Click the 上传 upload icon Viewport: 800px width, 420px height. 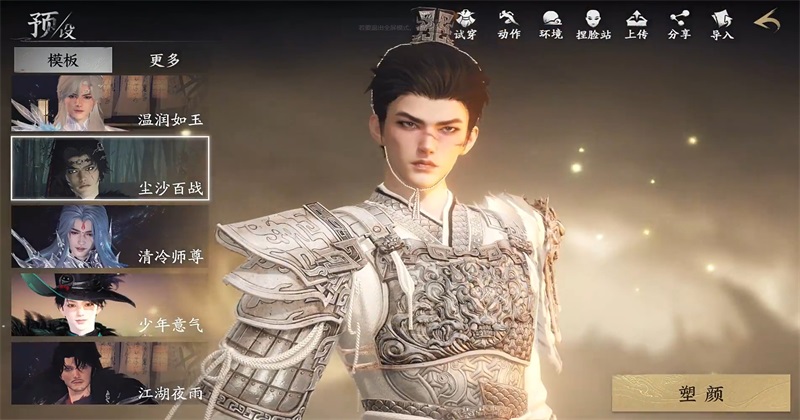pyautogui.click(x=636, y=24)
